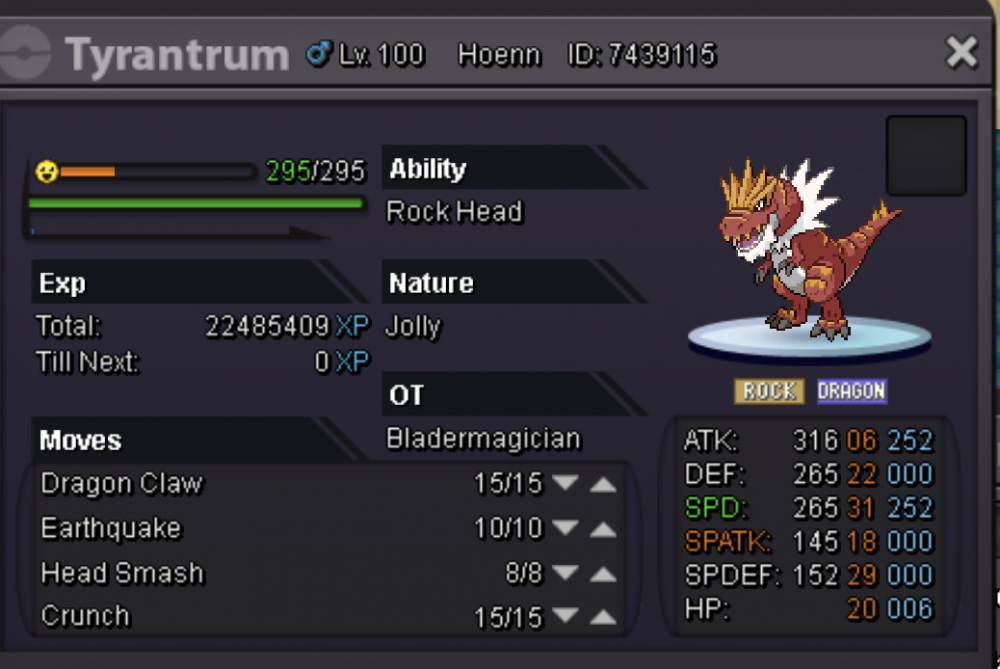1000x669 pixels.
Task: Move Head Smash up one slot
Action: [602, 574]
